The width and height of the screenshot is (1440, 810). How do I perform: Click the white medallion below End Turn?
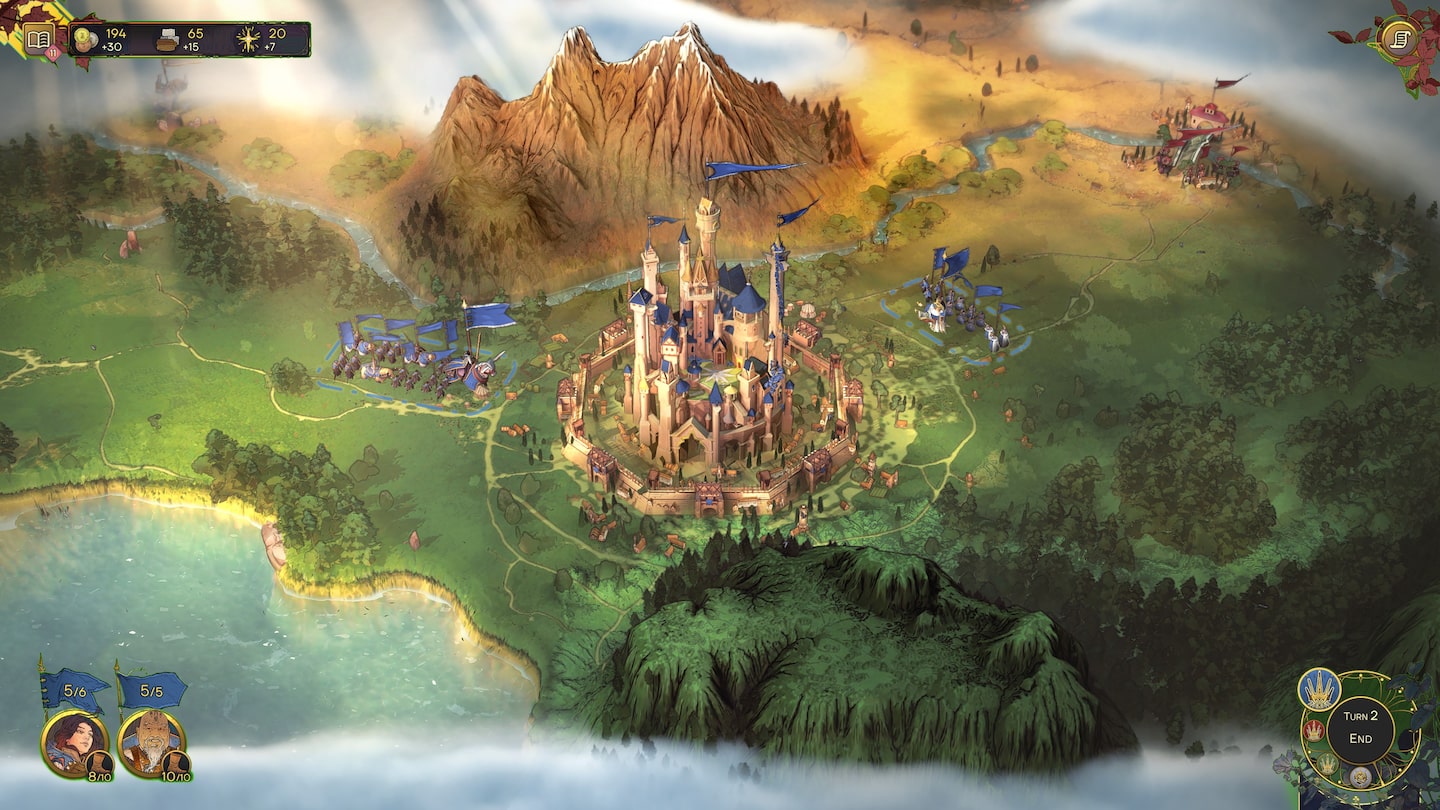pos(1359,778)
